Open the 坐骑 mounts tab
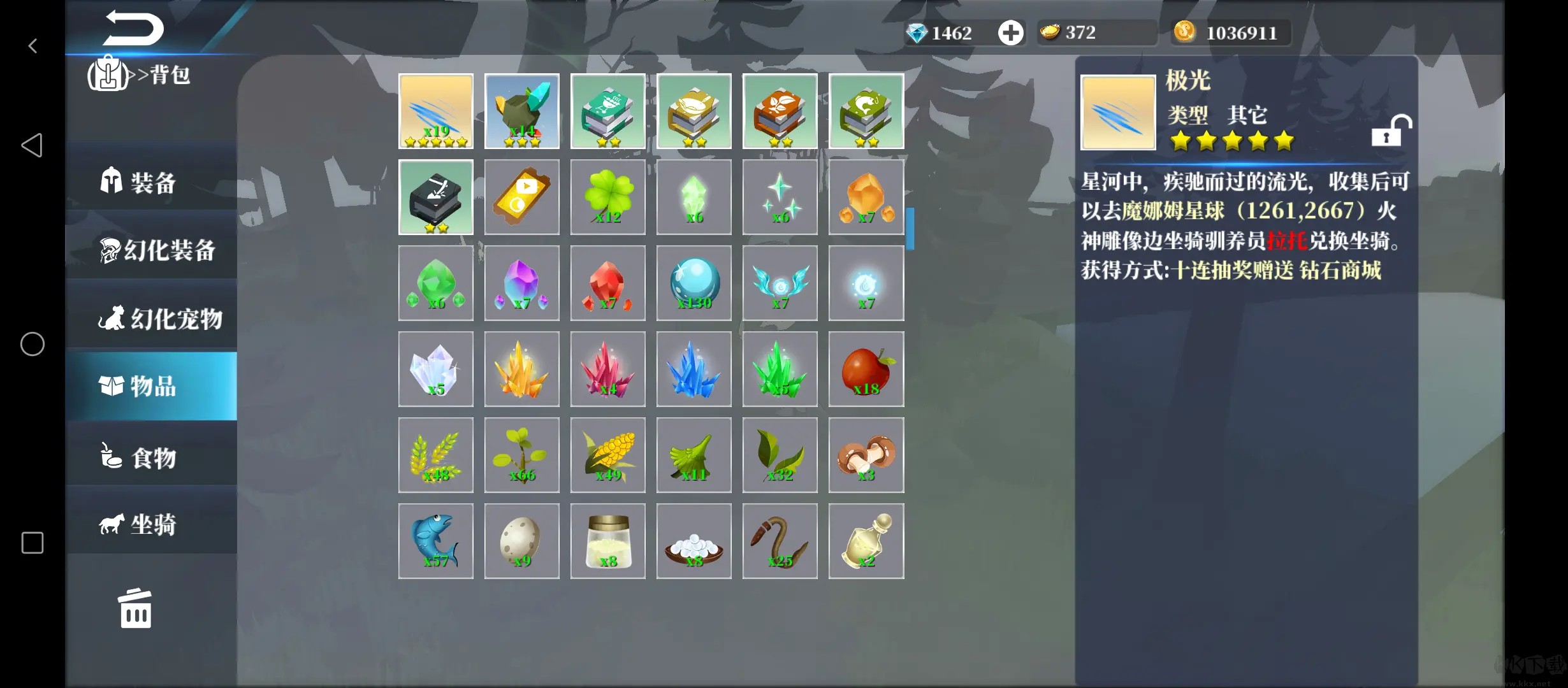Screen dimensions: 1568x688 tap(151, 524)
